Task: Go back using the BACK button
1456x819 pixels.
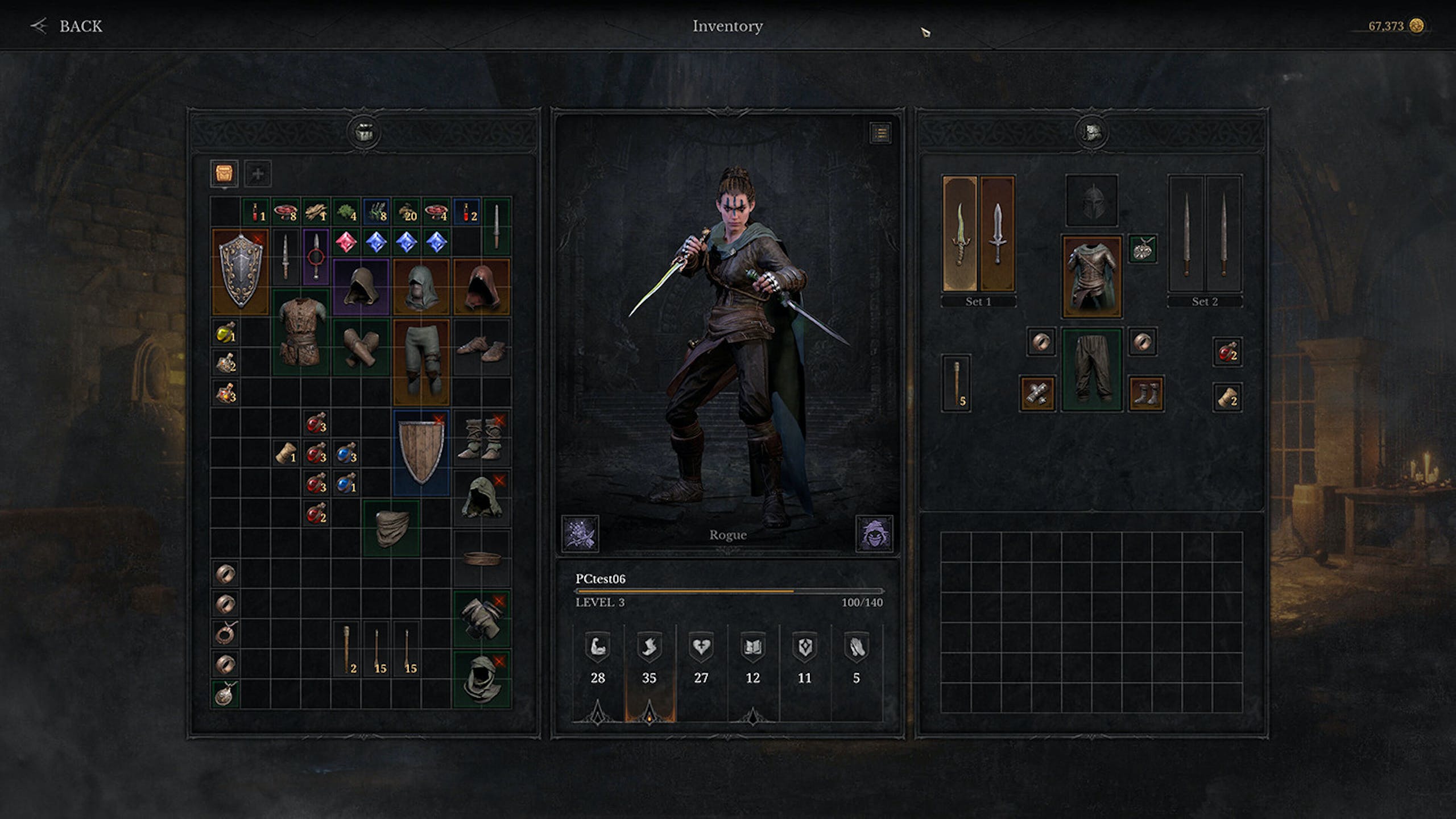Action: (x=67, y=26)
